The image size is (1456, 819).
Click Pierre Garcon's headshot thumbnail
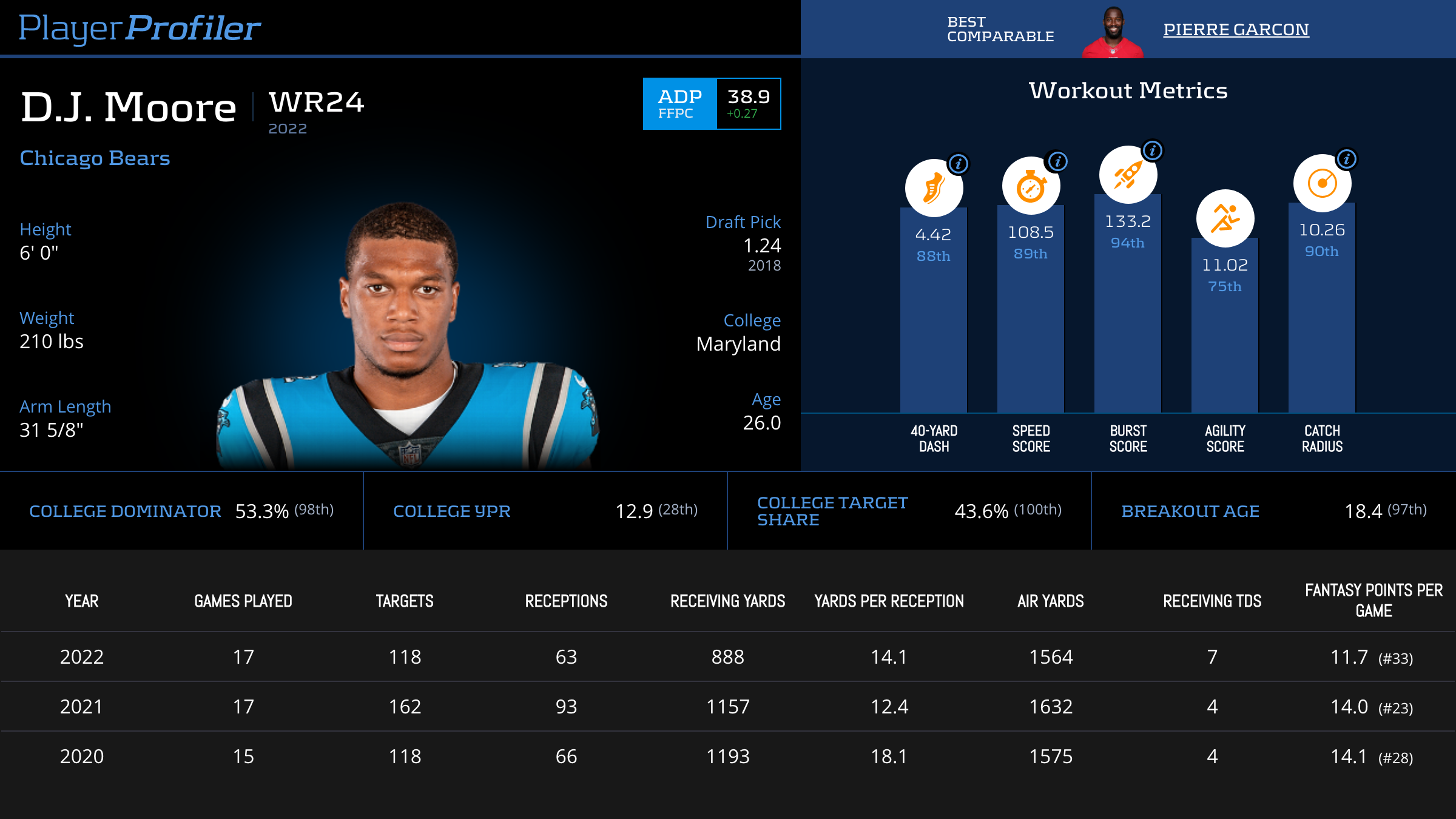1113,33
